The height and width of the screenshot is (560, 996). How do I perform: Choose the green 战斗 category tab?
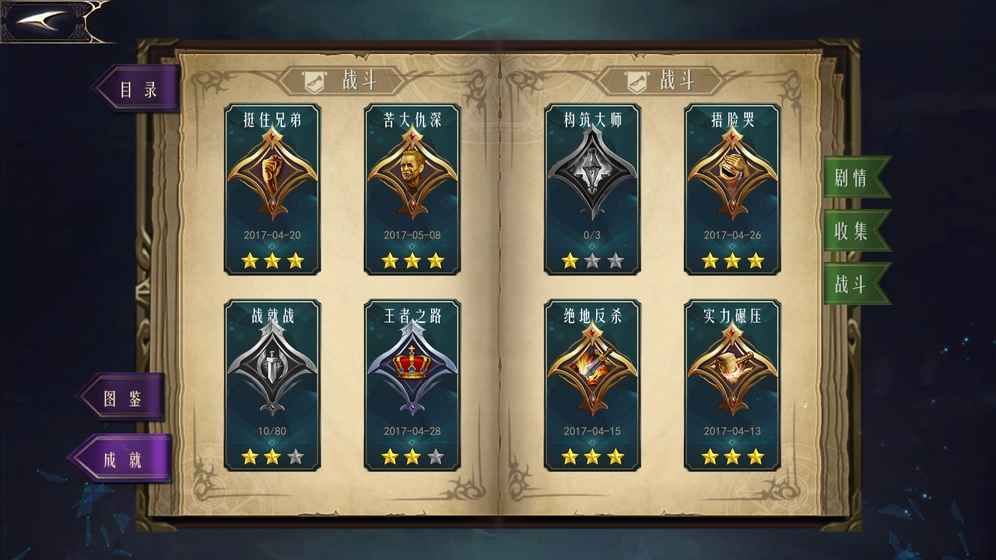click(853, 284)
